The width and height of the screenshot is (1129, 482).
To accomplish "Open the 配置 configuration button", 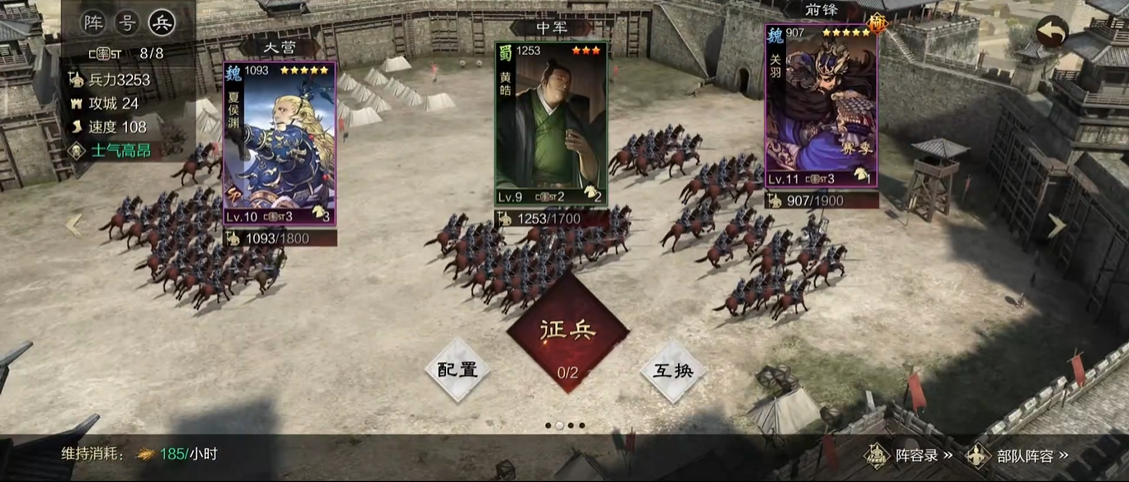I will point(458,368).
